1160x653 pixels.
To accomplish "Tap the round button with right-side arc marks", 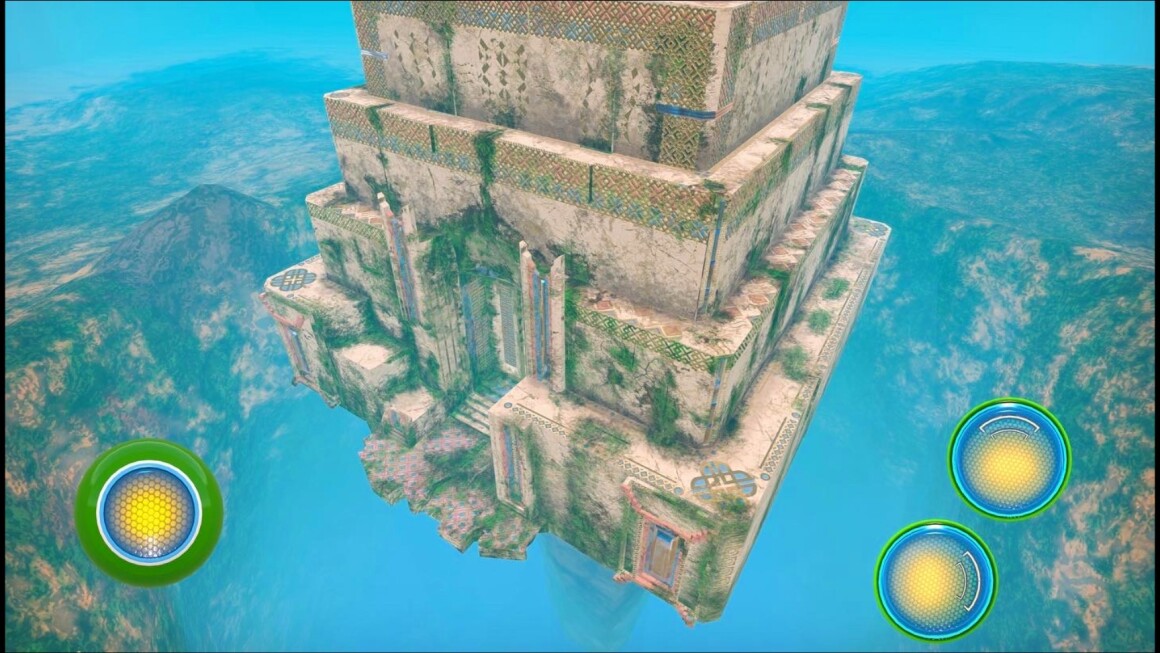I will click(935, 579).
